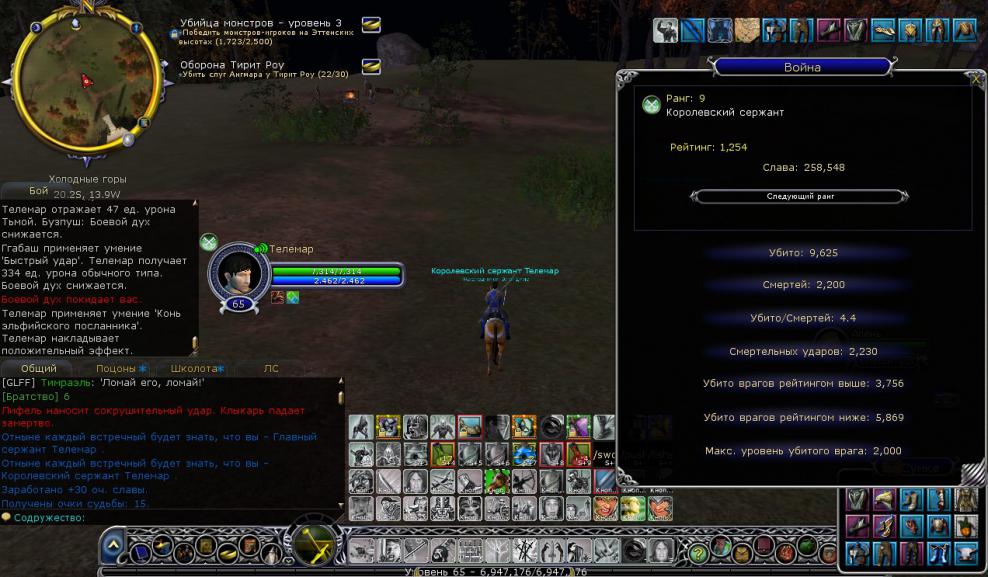This screenshot has height=577, width=988.
Task: Close the Война panel
Action: coord(975,77)
